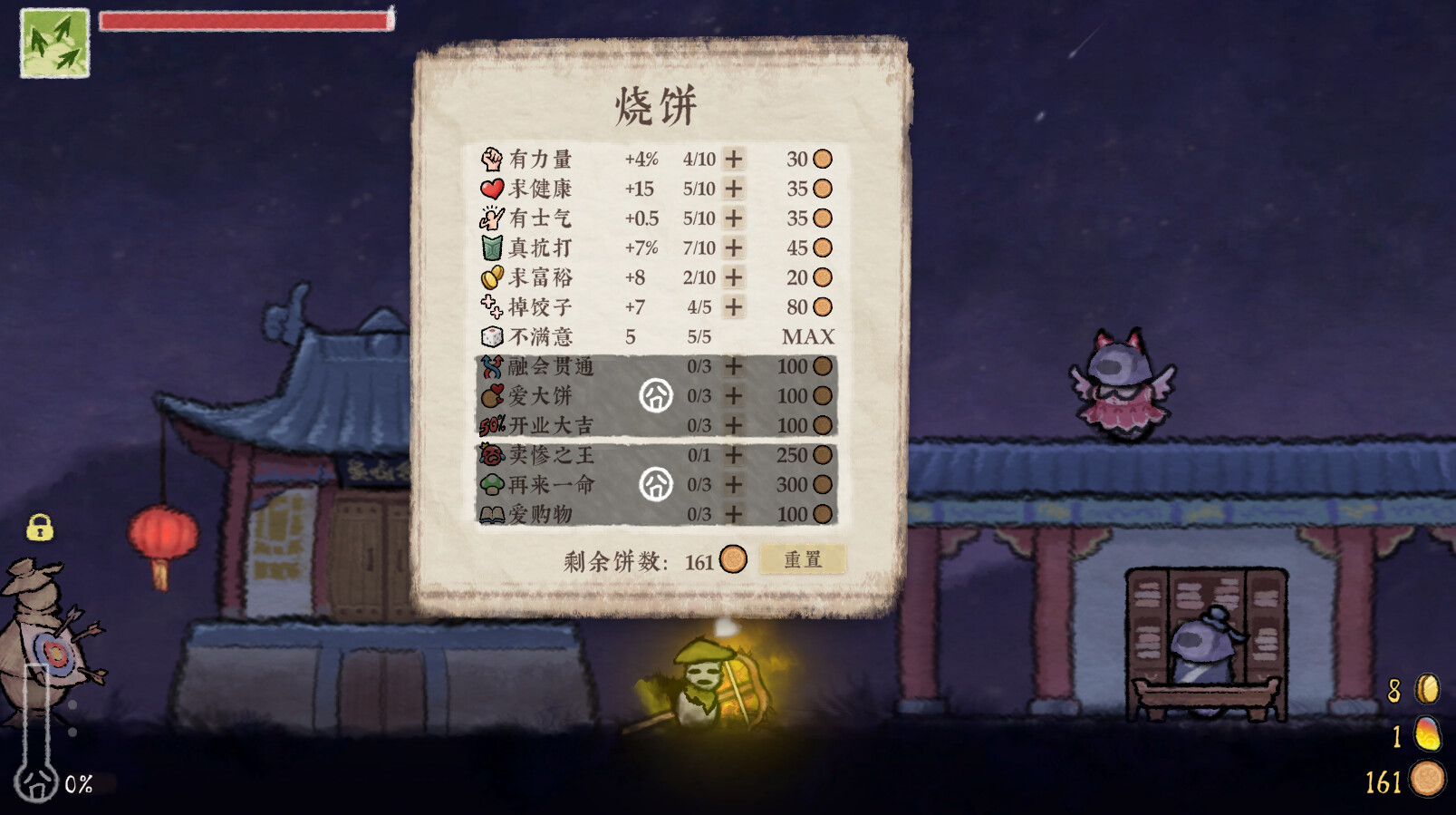
Task: Increase 求健康 level using plus
Action: pos(733,189)
